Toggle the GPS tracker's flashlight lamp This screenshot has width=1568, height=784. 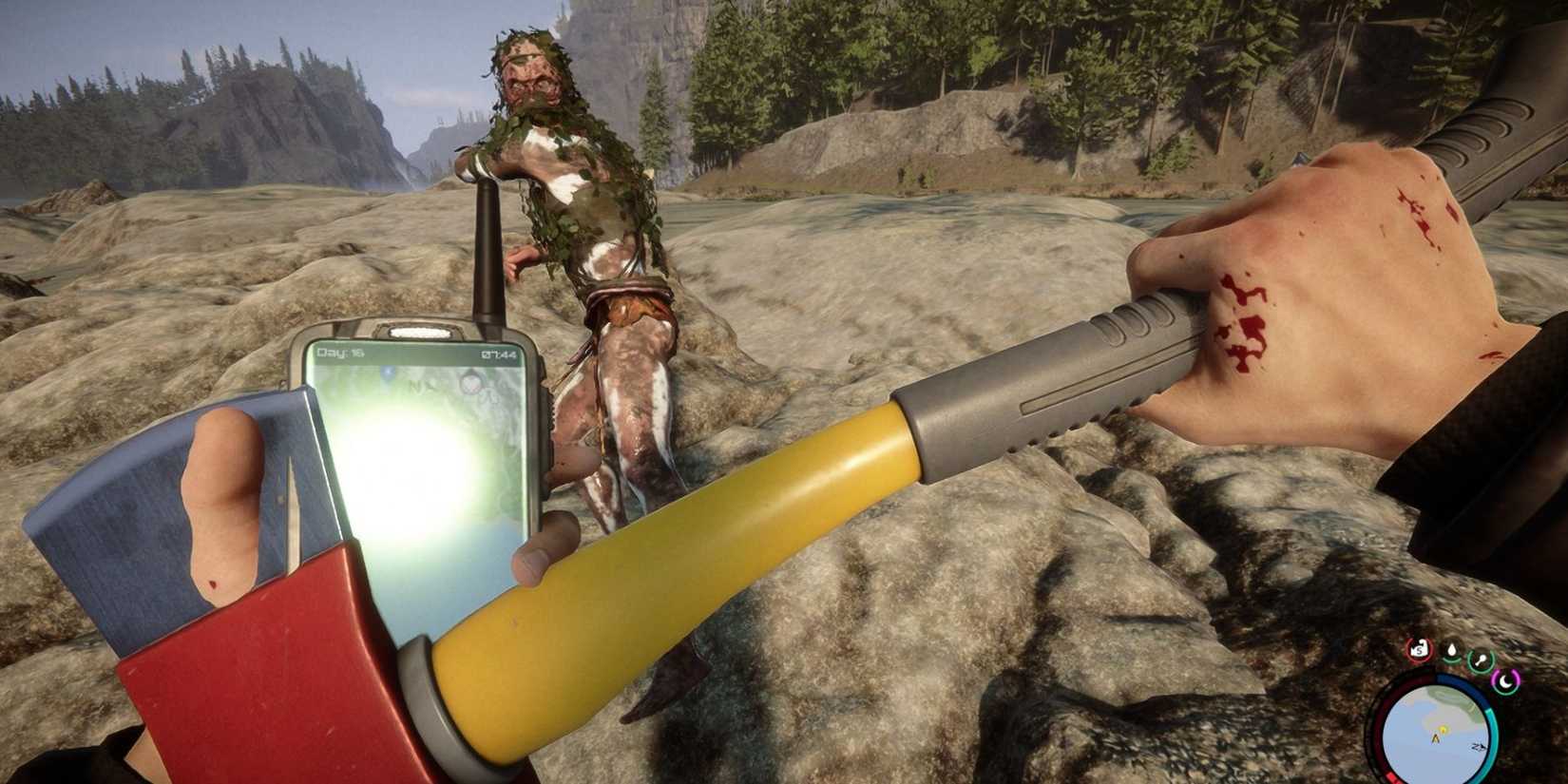coord(420,331)
